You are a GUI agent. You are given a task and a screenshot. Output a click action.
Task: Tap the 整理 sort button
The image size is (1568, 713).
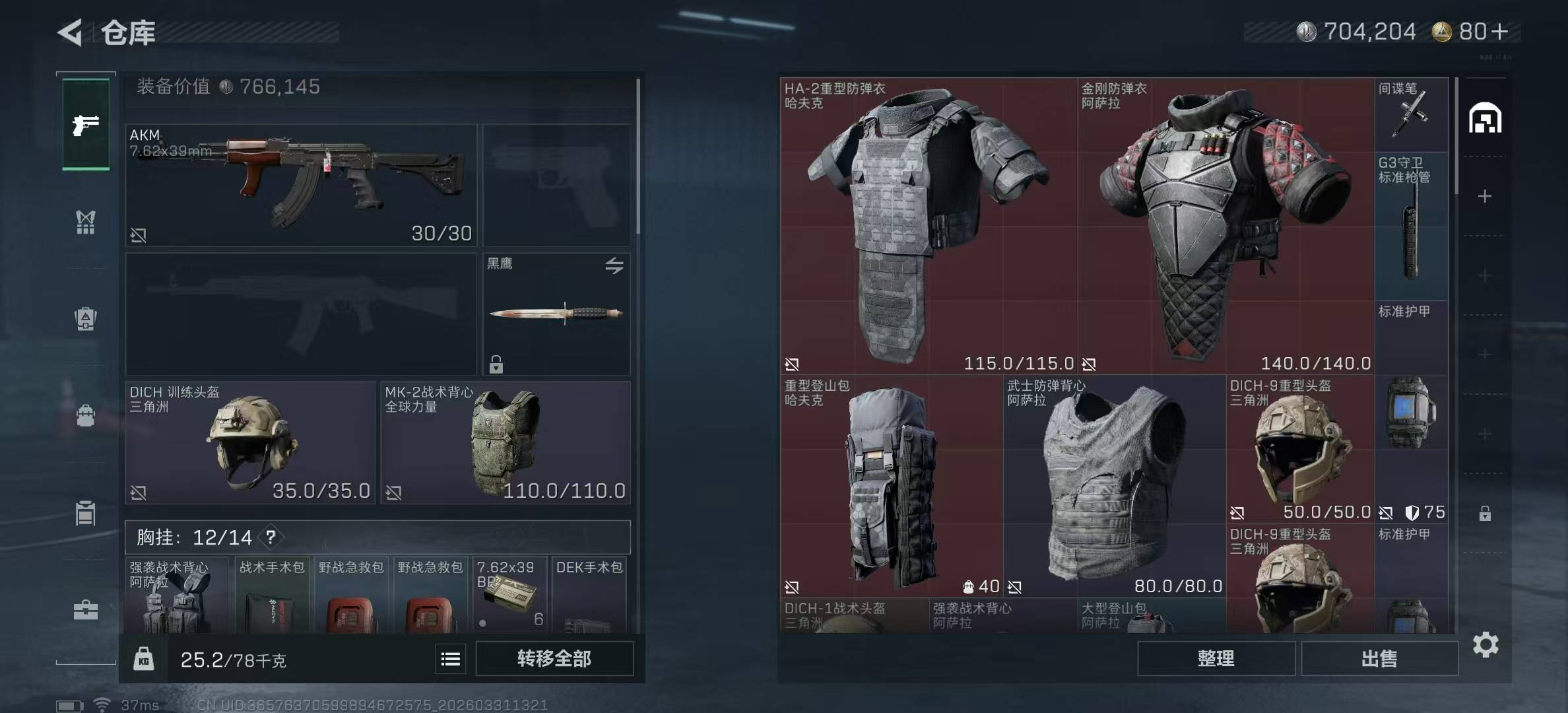click(1216, 659)
